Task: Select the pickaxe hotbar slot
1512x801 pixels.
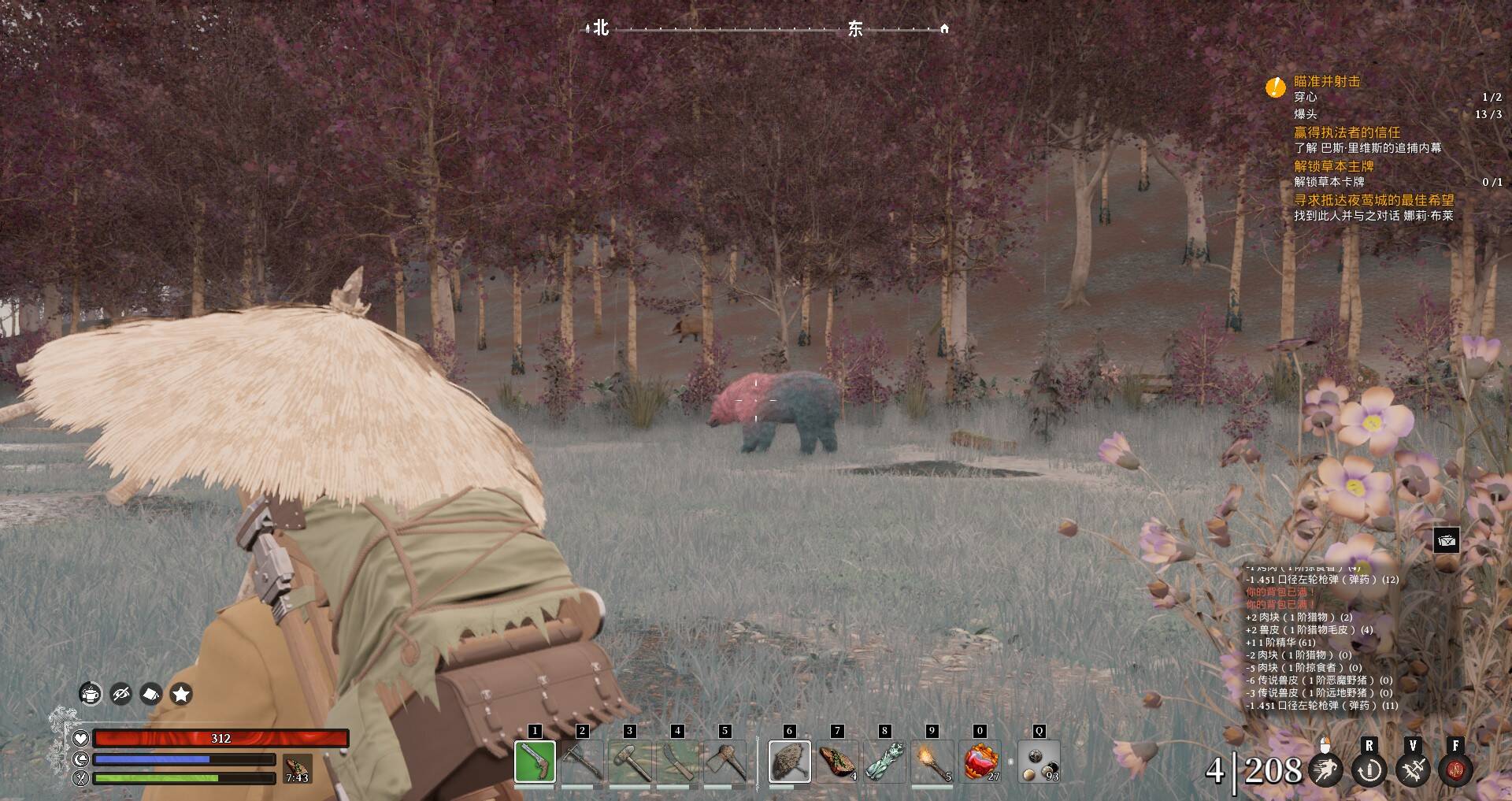Action: [x=582, y=762]
